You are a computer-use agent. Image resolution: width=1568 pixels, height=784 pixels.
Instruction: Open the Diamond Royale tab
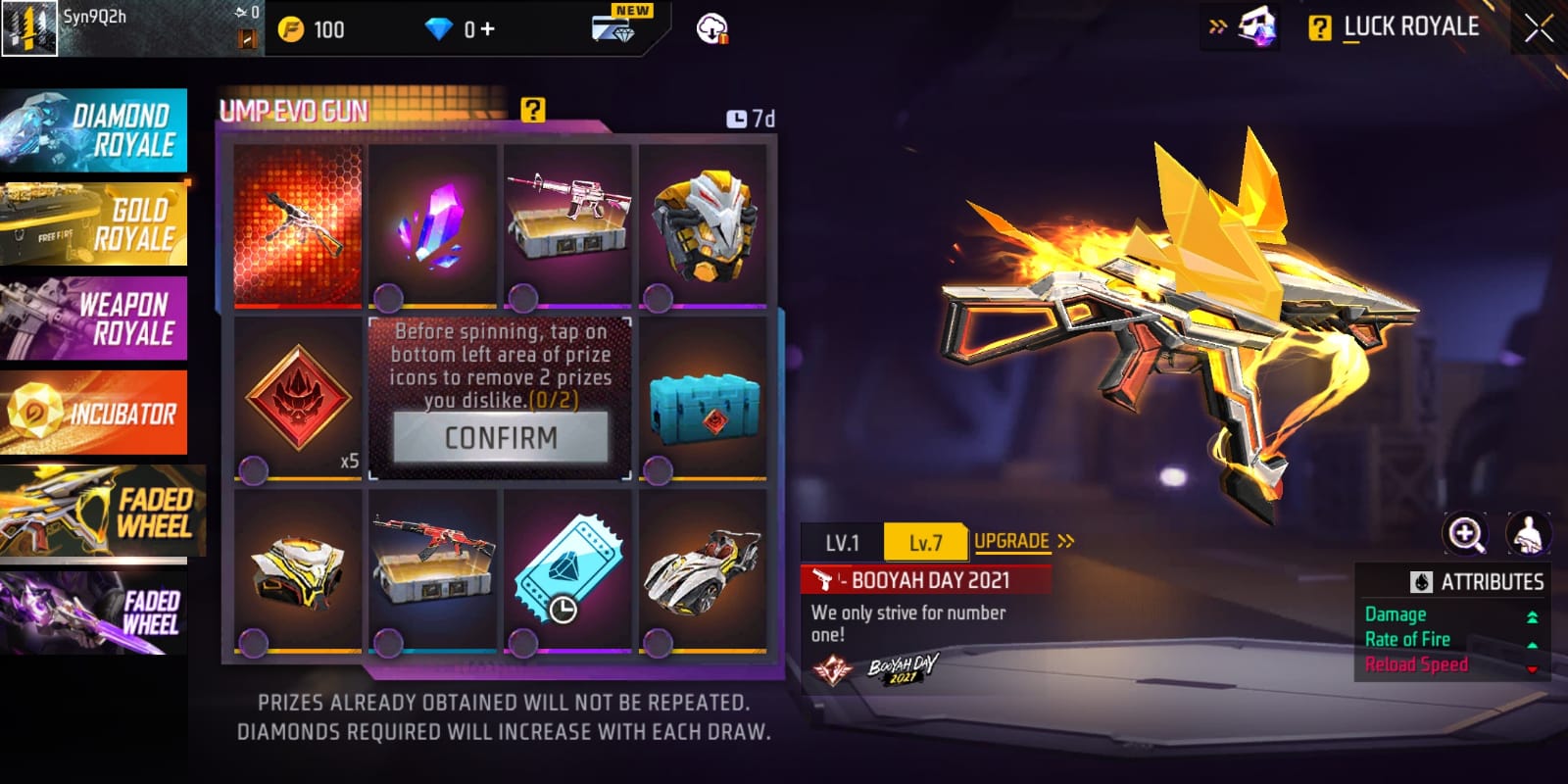(94, 130)
